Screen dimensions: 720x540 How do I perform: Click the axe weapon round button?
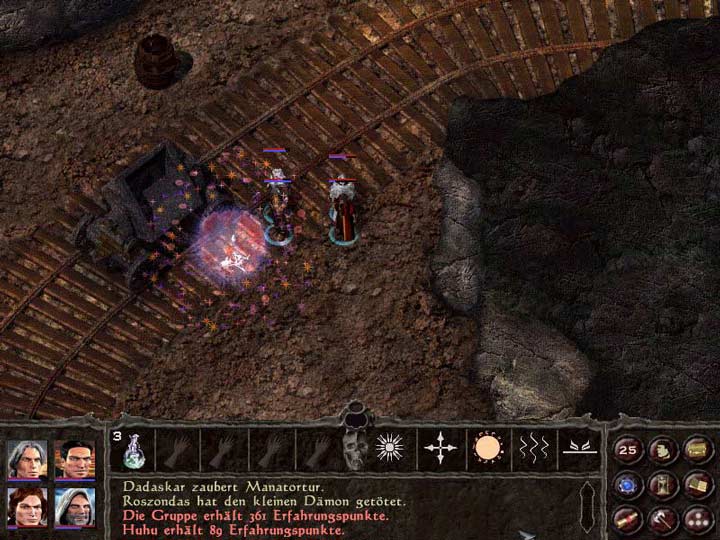[x=662, y=518]
